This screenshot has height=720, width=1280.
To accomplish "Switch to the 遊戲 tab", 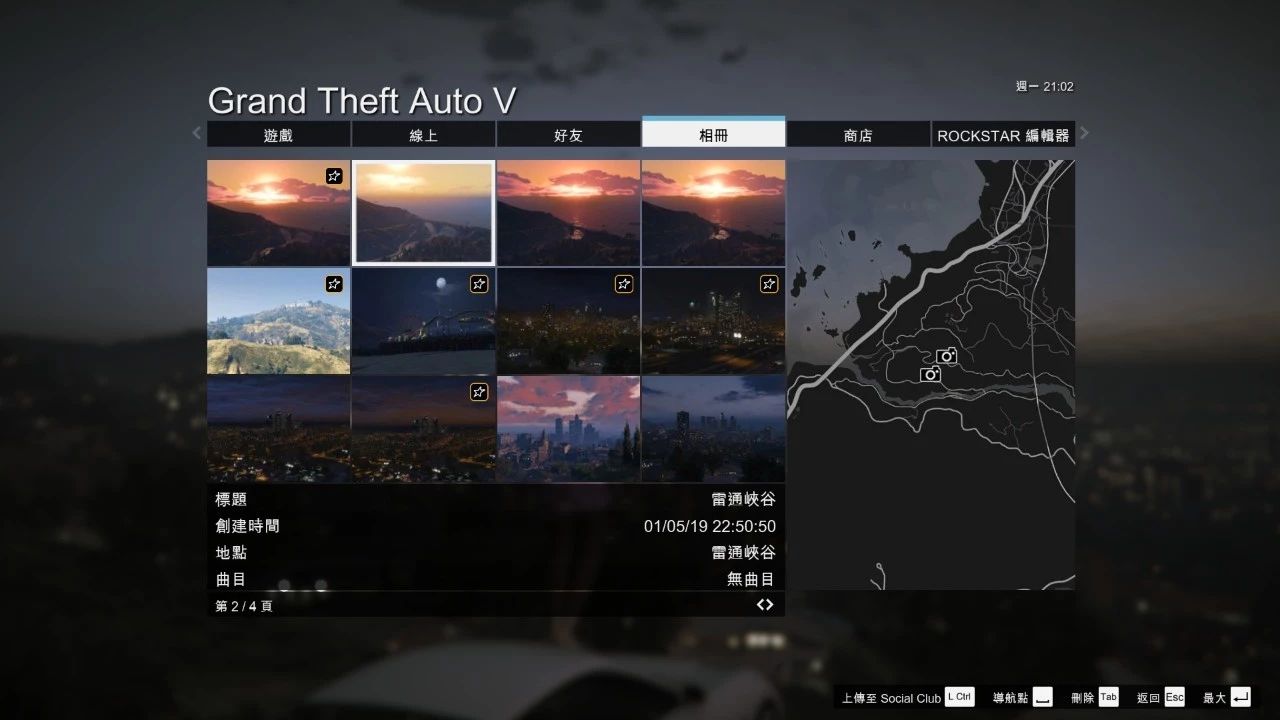I will (278, 135).
